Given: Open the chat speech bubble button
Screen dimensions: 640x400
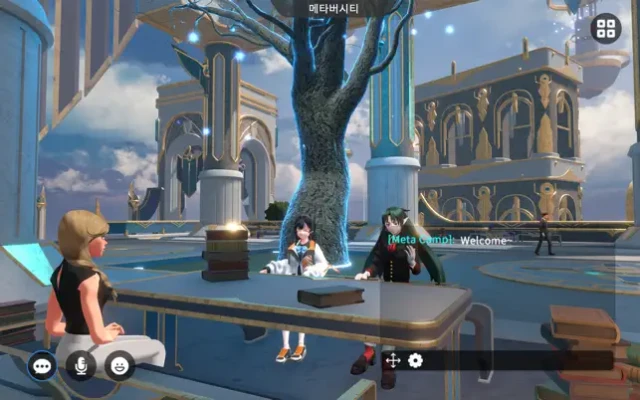Looking at the screenshot, I should click(42, 366).
